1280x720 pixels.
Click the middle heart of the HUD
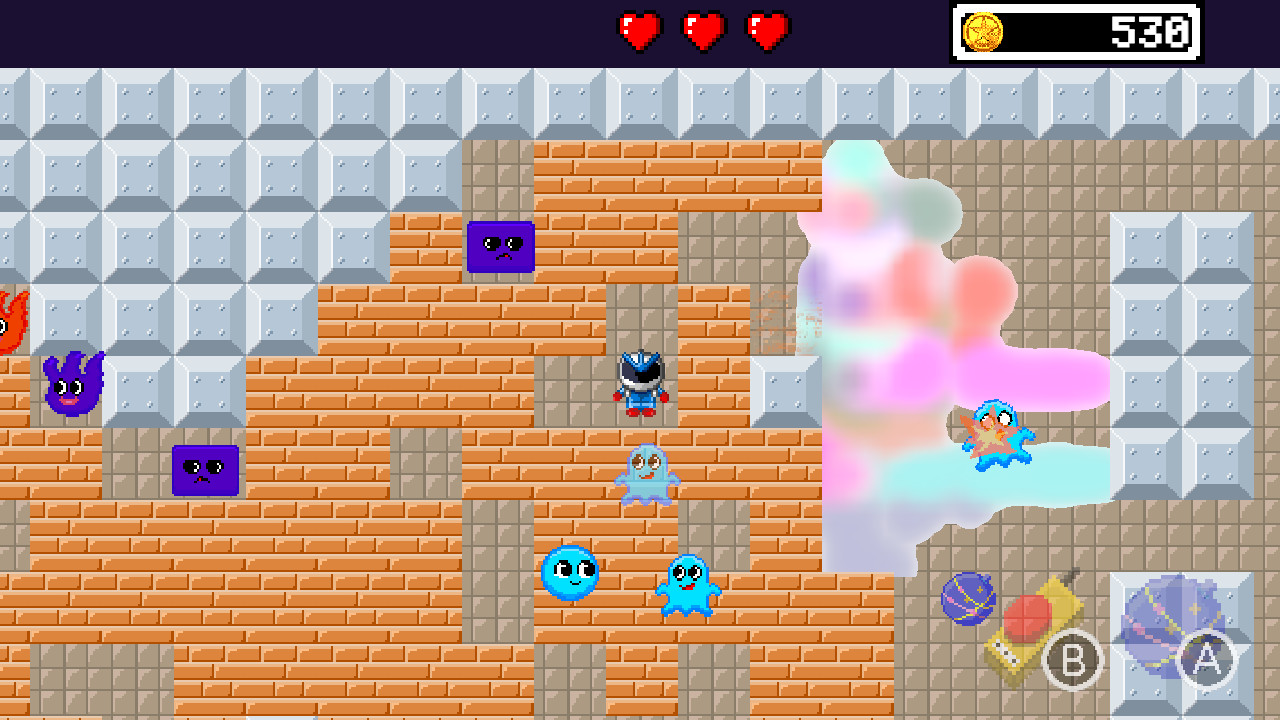point(703,30)
